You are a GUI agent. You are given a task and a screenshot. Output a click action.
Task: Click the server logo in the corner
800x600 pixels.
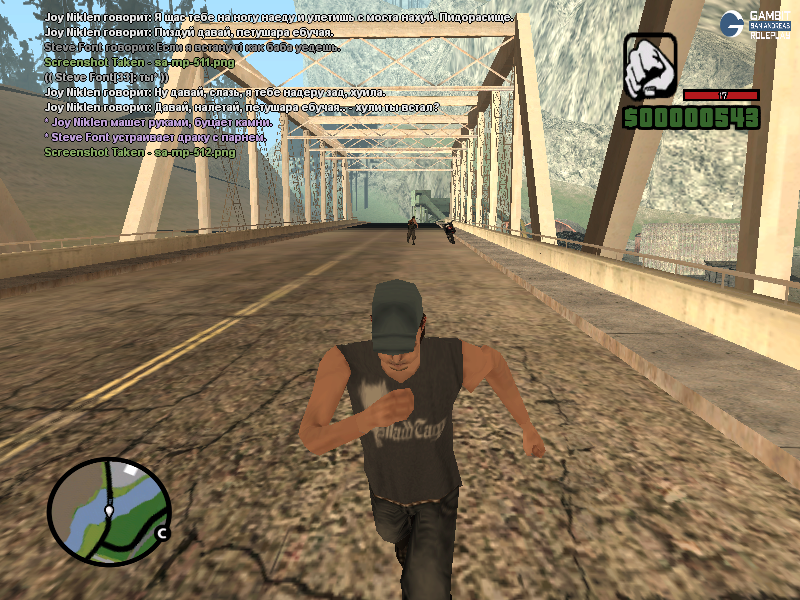[x=761, y=25]
